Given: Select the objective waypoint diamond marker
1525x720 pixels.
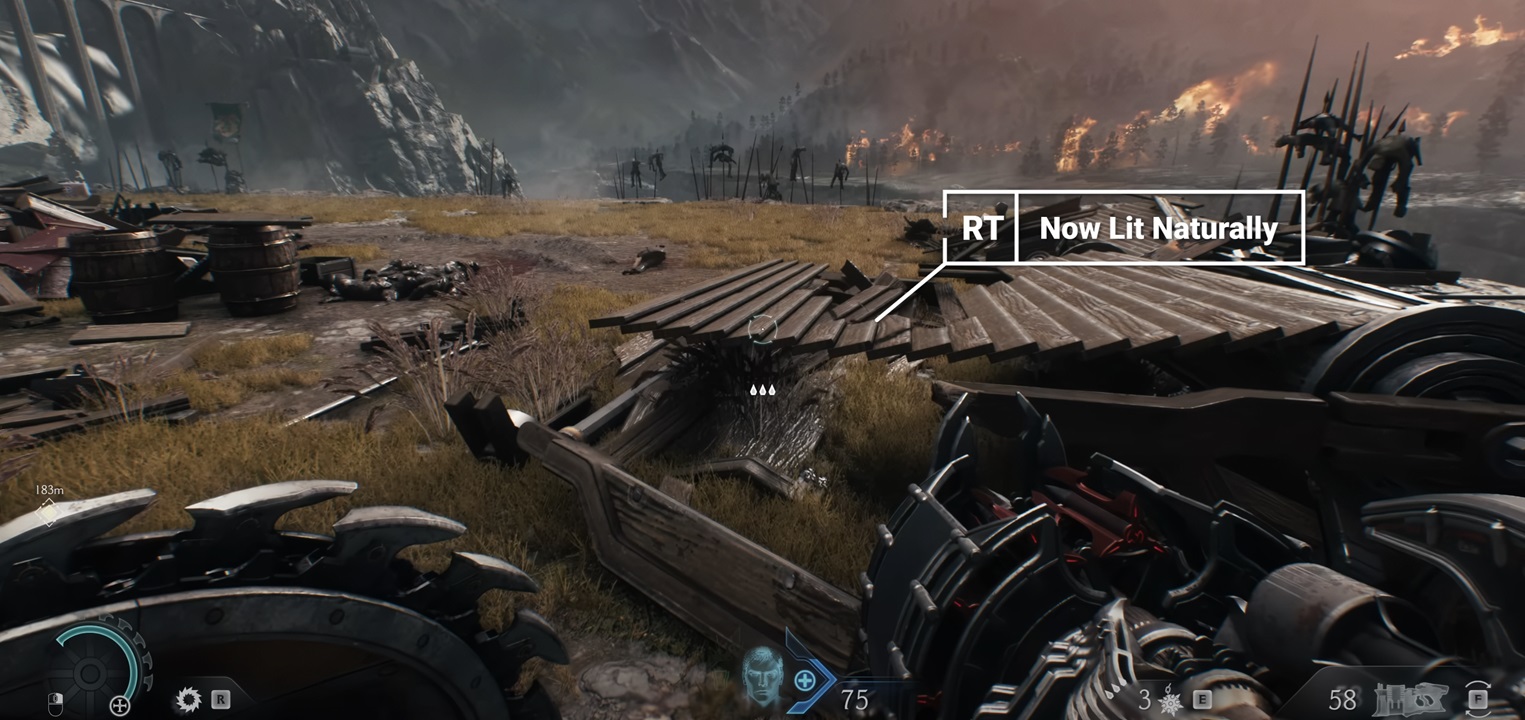Looking at the screenshot, I should (x=47, y=513).
